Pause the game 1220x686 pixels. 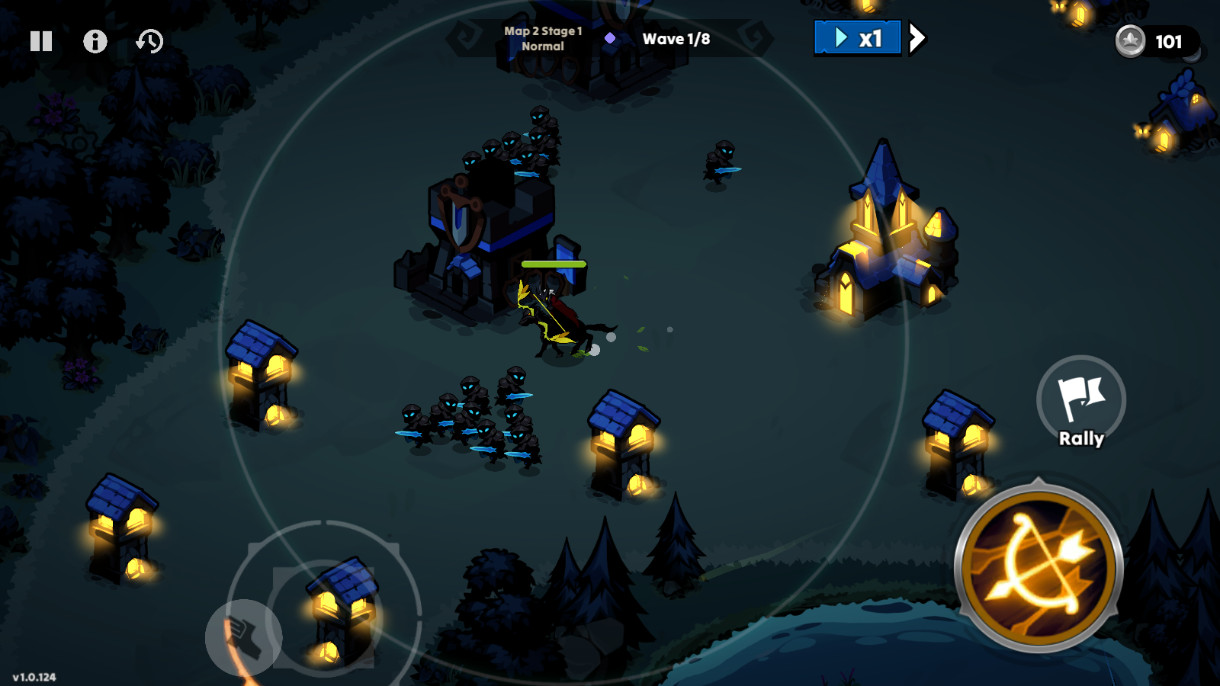coord(41,41)
